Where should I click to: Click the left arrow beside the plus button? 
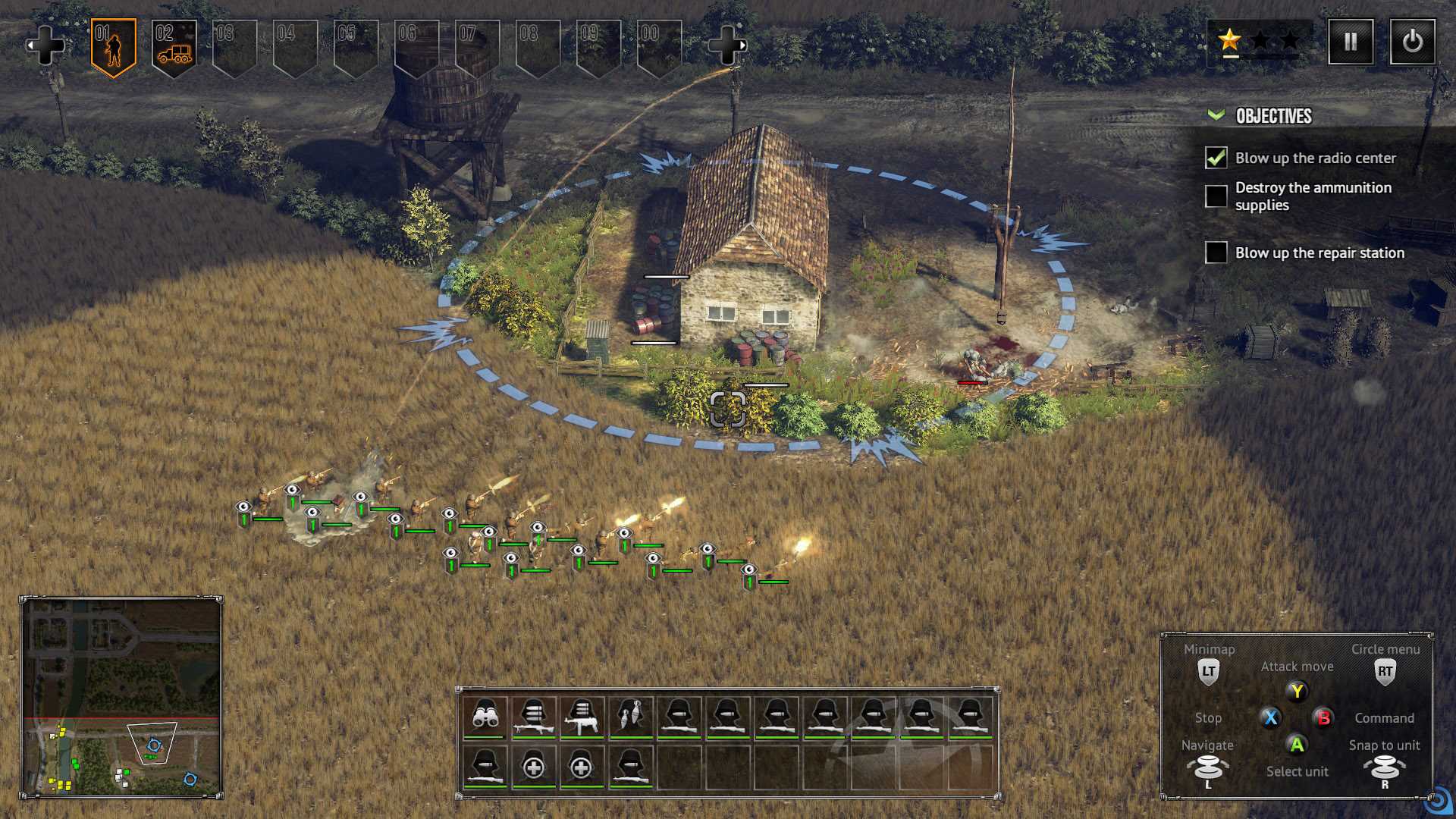32,43
